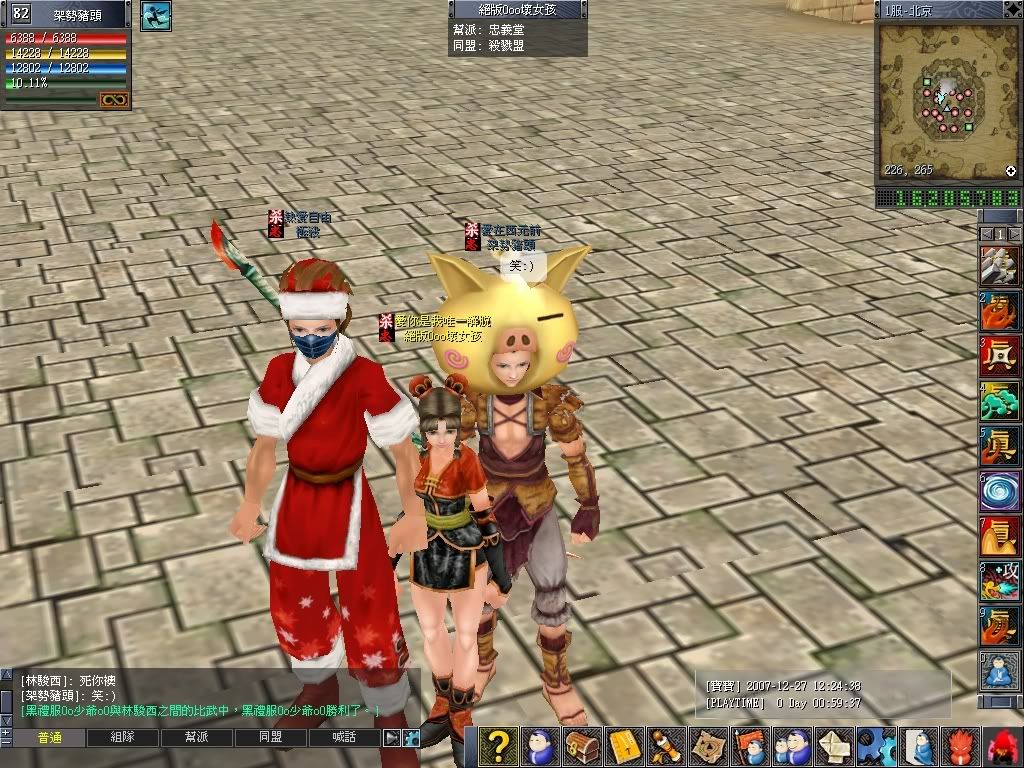Use the 攻 attack skill in slot 8

999,580
